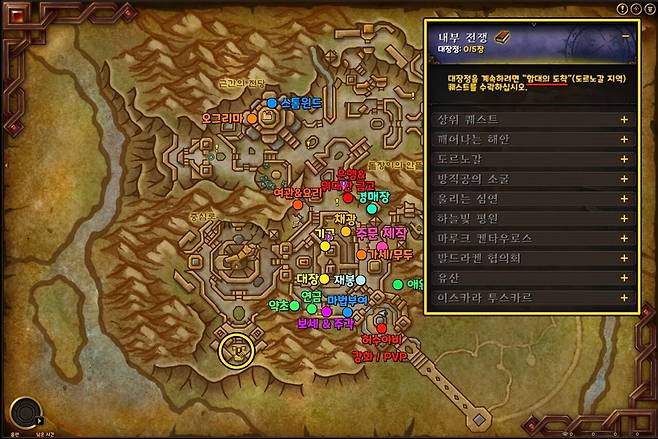Expand the 상위 퀘스트 quest category
This screenshot has width=658, height=439.
623,119
